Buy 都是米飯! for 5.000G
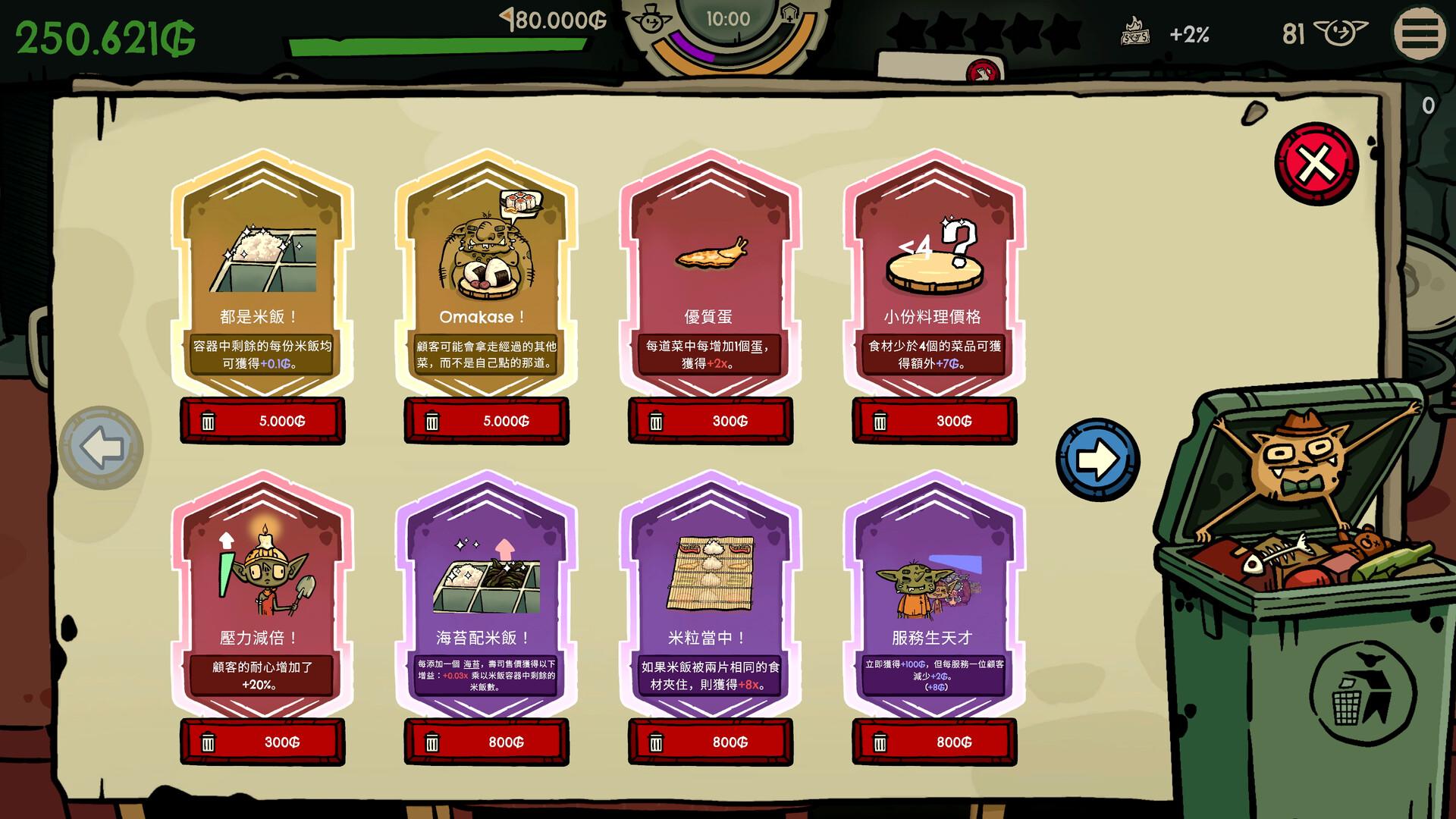Image resolution: width=1456 pixels, height=819 pixels. tap(262, 421)
